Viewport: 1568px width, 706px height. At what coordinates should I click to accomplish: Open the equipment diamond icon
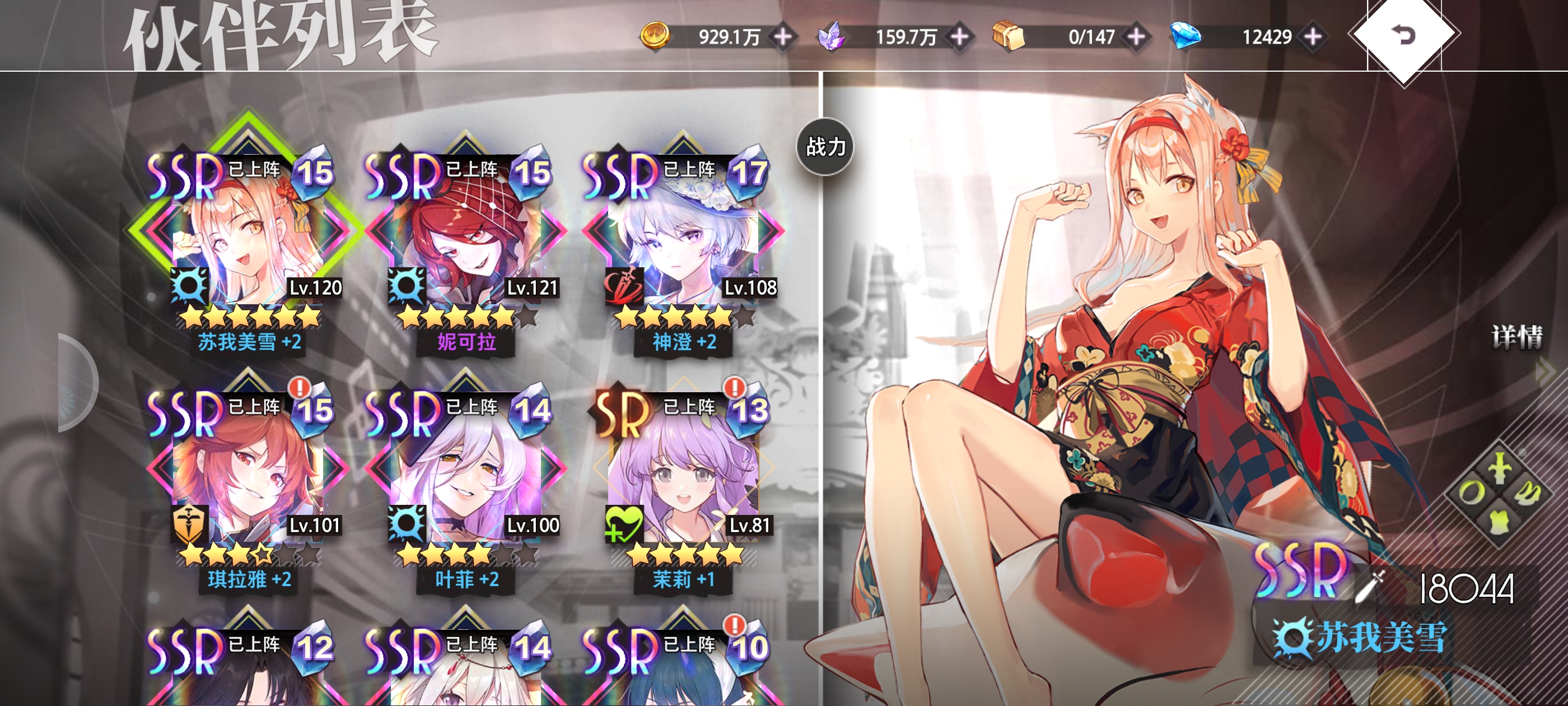1499,494
